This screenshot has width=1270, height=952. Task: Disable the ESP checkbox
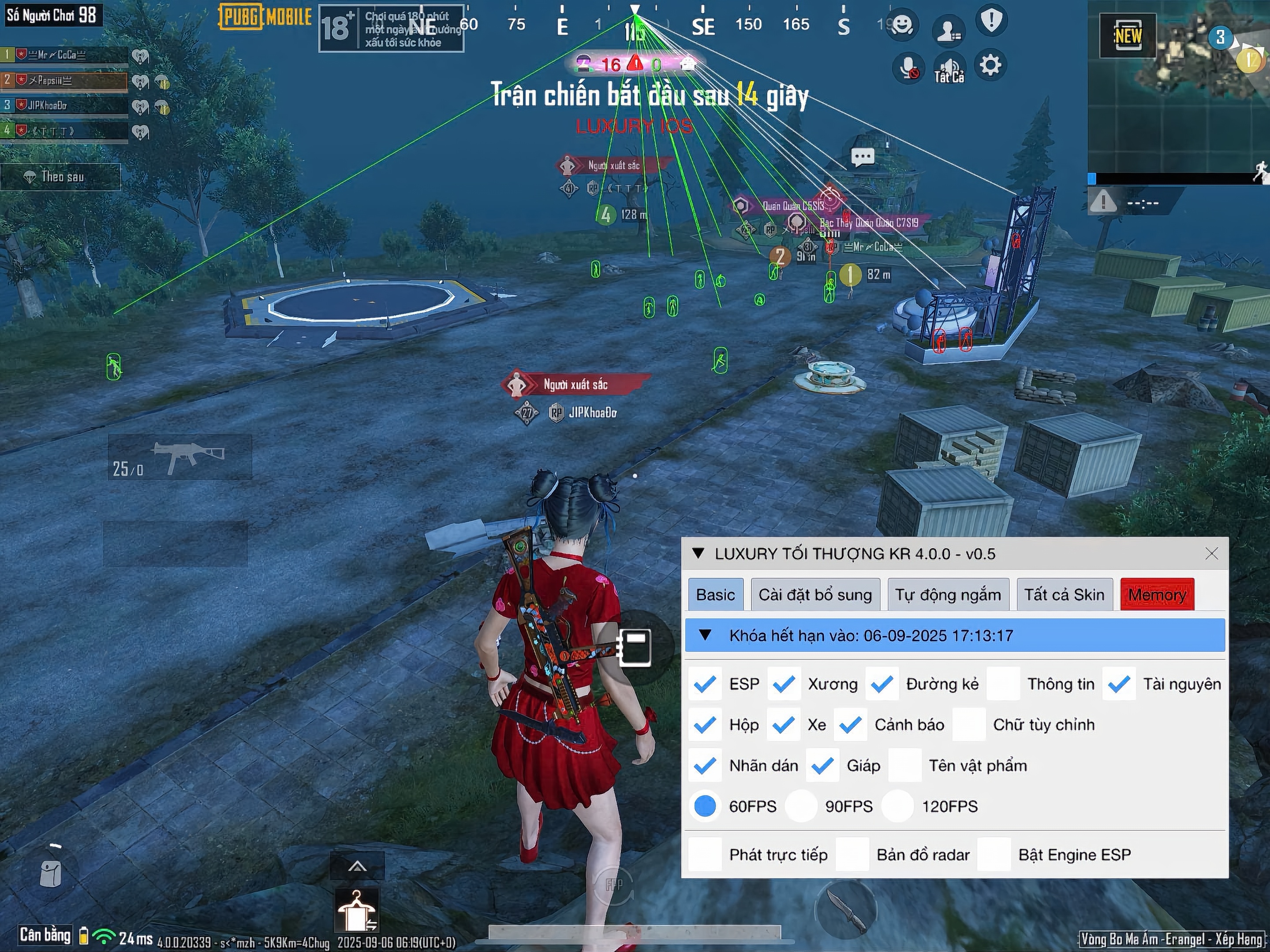[x=705, y=684]
